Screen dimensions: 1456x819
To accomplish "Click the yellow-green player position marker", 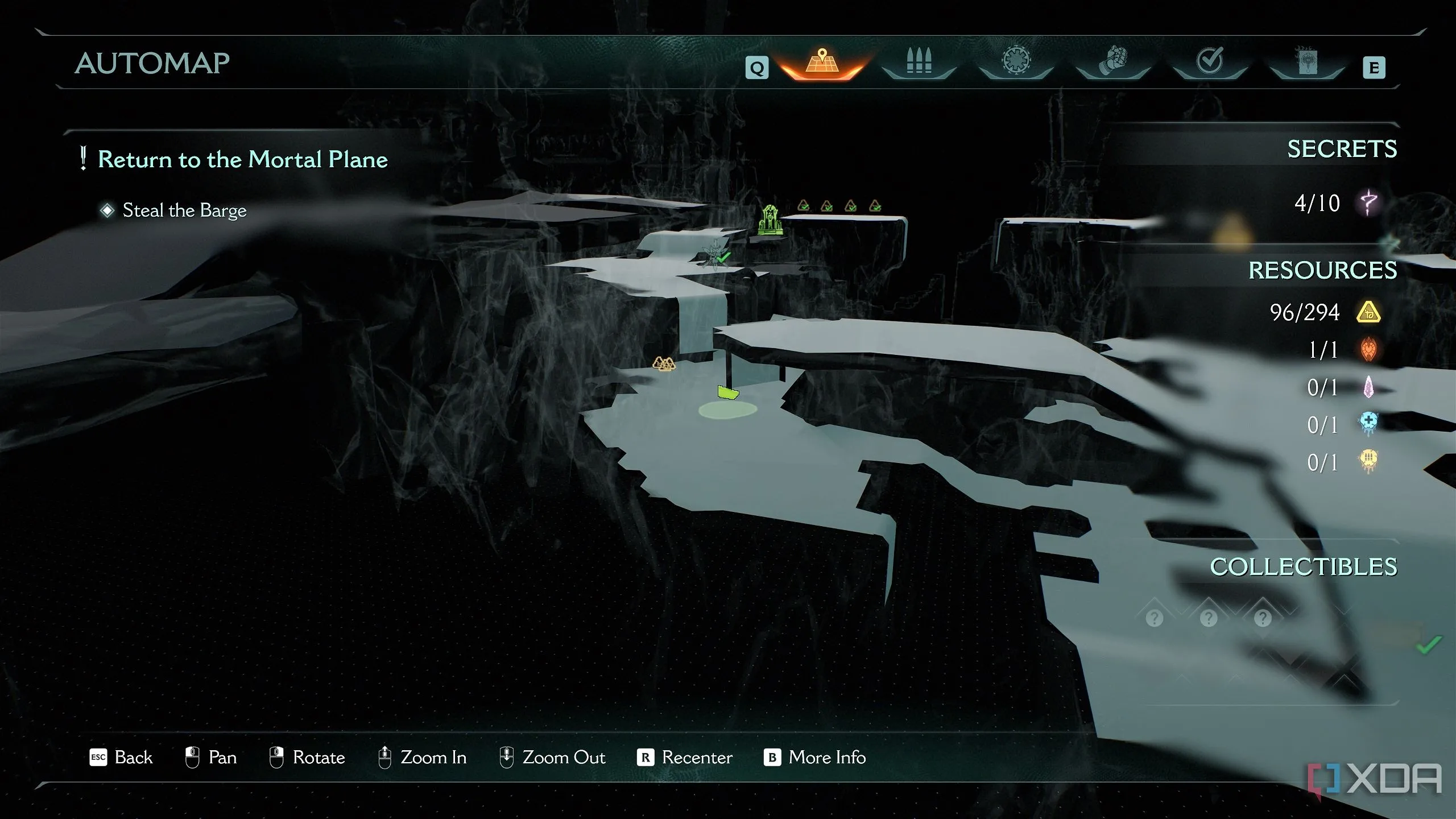I will point(727,392).
